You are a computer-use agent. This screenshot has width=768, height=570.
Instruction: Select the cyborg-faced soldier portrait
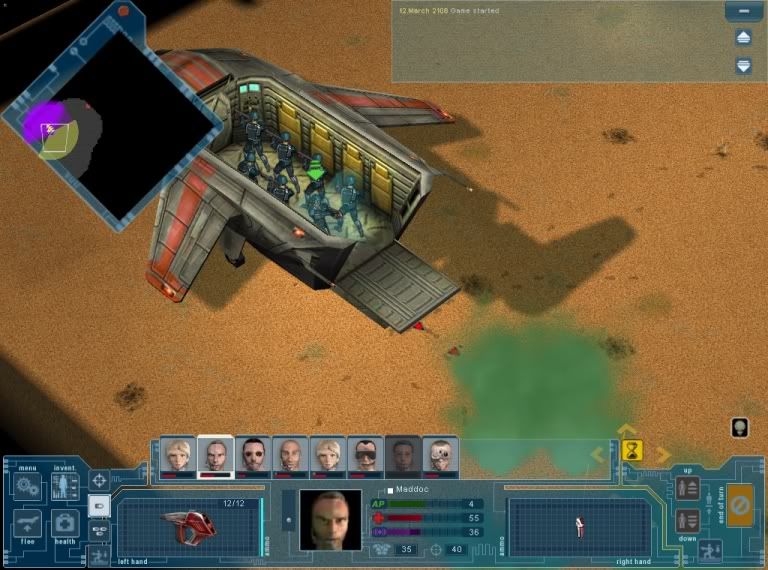coord(441,455)
